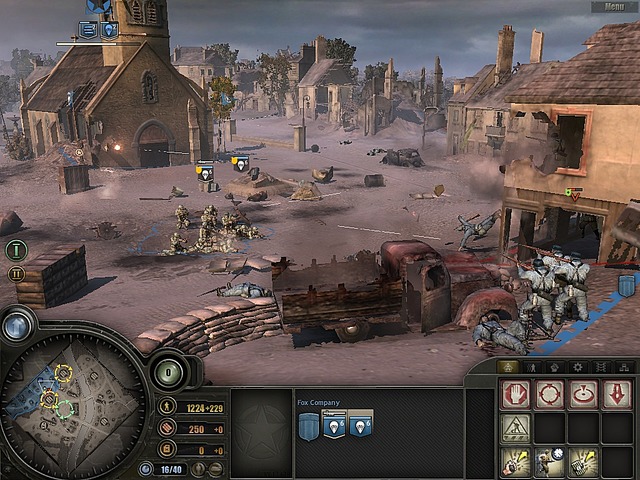Issue the Stop command (raised hand)
640x480 pixels.
(515, 394)
